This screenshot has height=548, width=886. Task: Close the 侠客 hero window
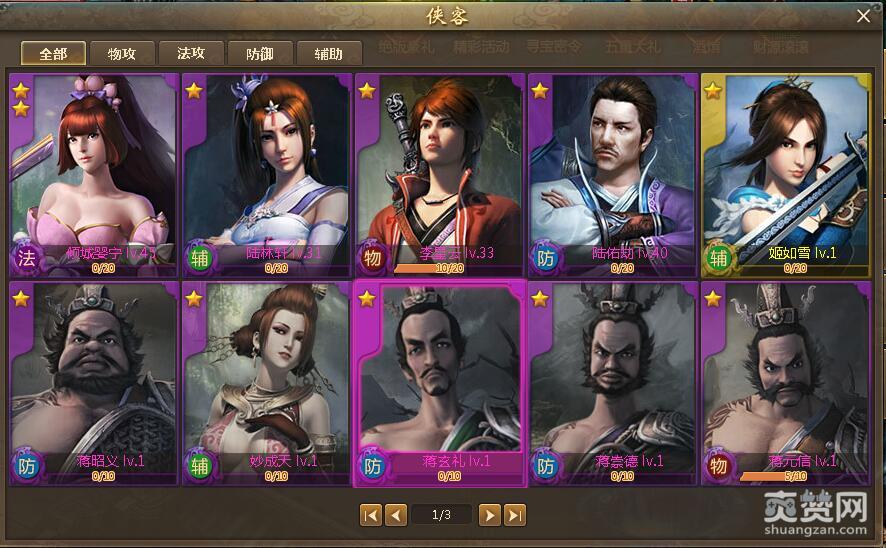pyautogui.click(x=863, y=16)
